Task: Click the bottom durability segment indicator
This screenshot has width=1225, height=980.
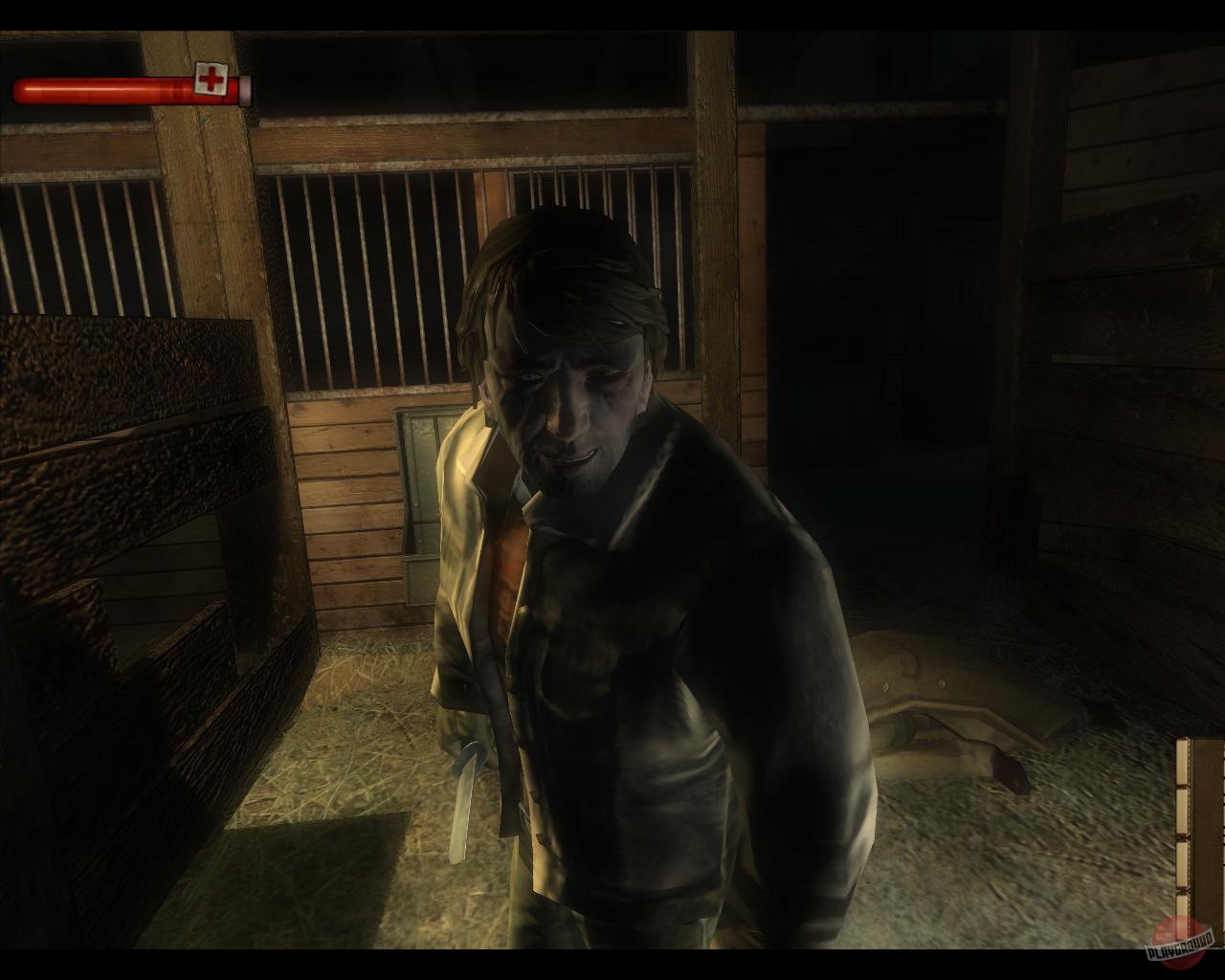Action: point(1183,904)
